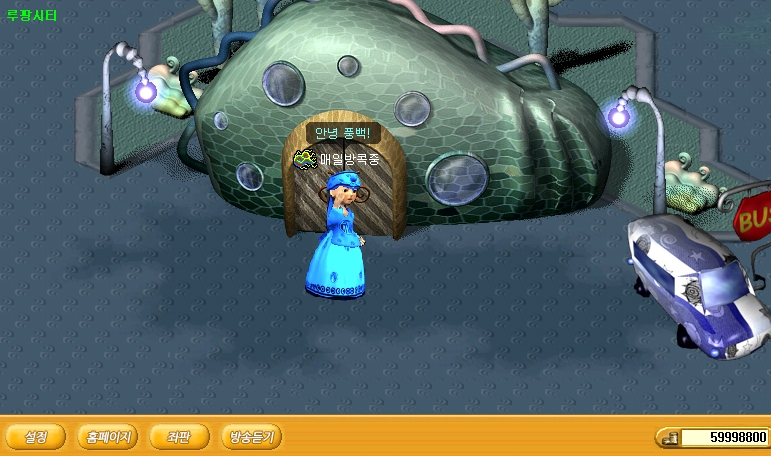Open the 설정 (Settings) button
The height and width of the screenshot is (456, 771).
click(36, 437)
